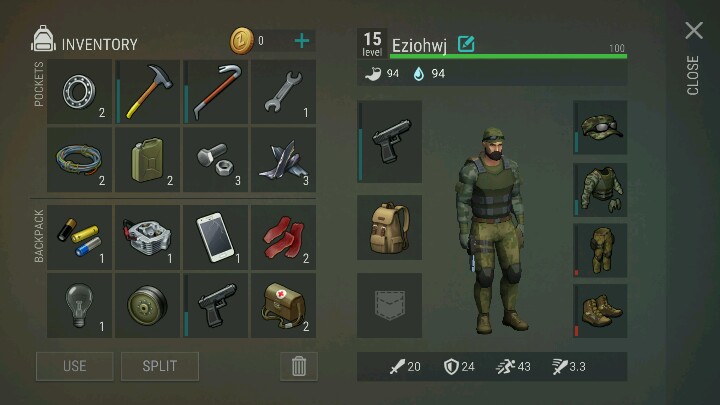Select the equipped pistol weapon slot

pyautogui.click(x=389, y=142)
